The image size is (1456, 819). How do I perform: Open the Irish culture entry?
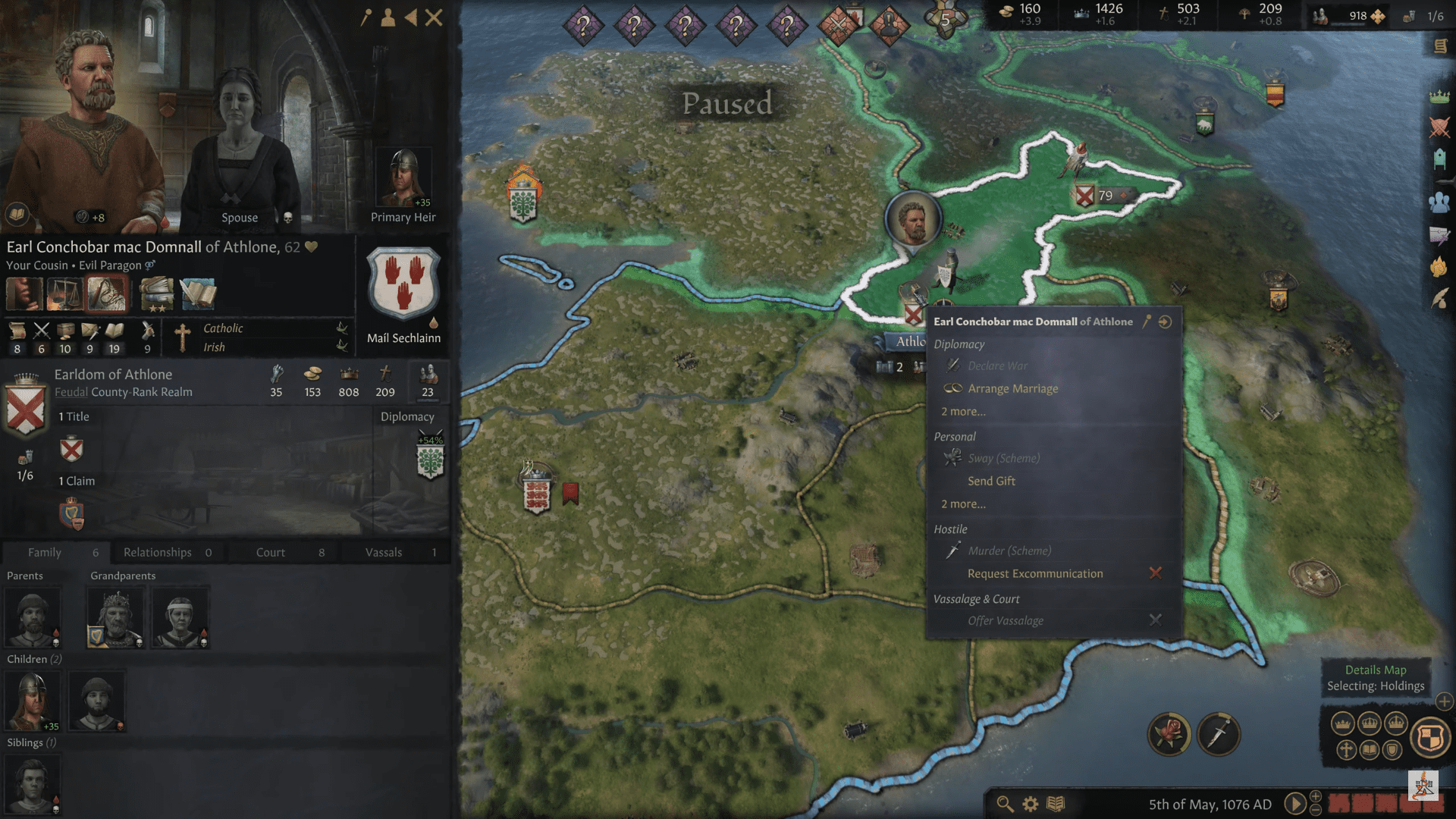[x=214, y=347]
